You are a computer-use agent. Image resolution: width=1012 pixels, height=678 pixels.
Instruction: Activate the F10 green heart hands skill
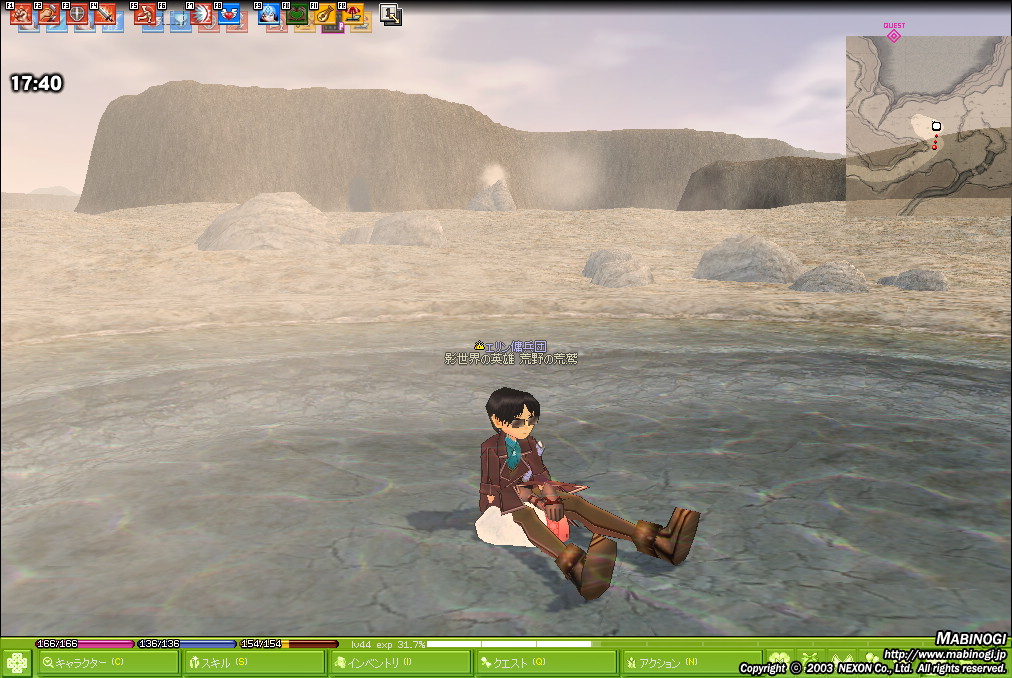pos(297,14)
